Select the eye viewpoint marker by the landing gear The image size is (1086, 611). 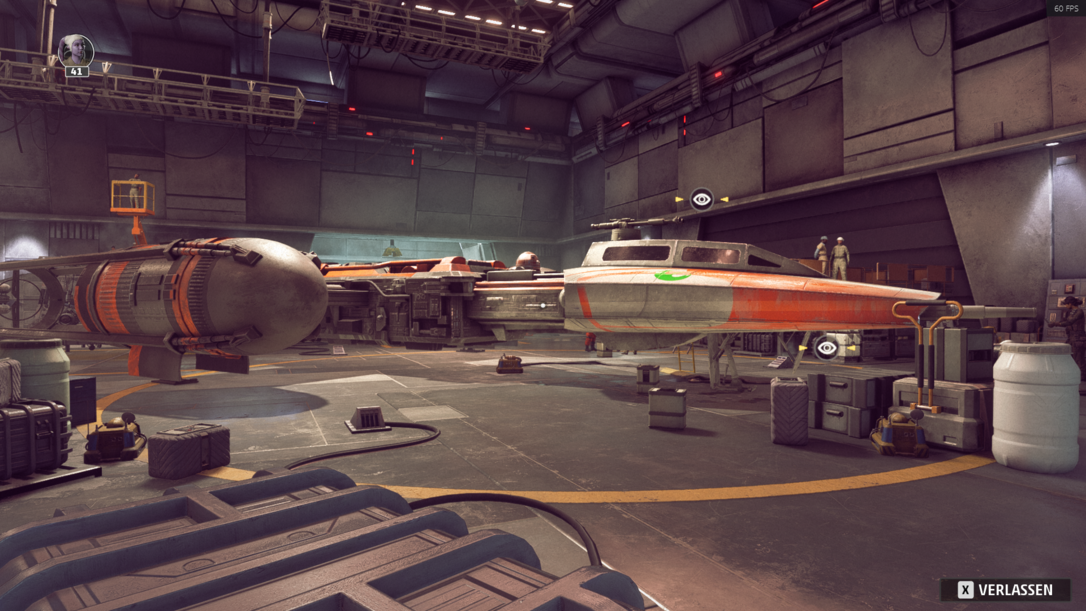click(826, 348)
